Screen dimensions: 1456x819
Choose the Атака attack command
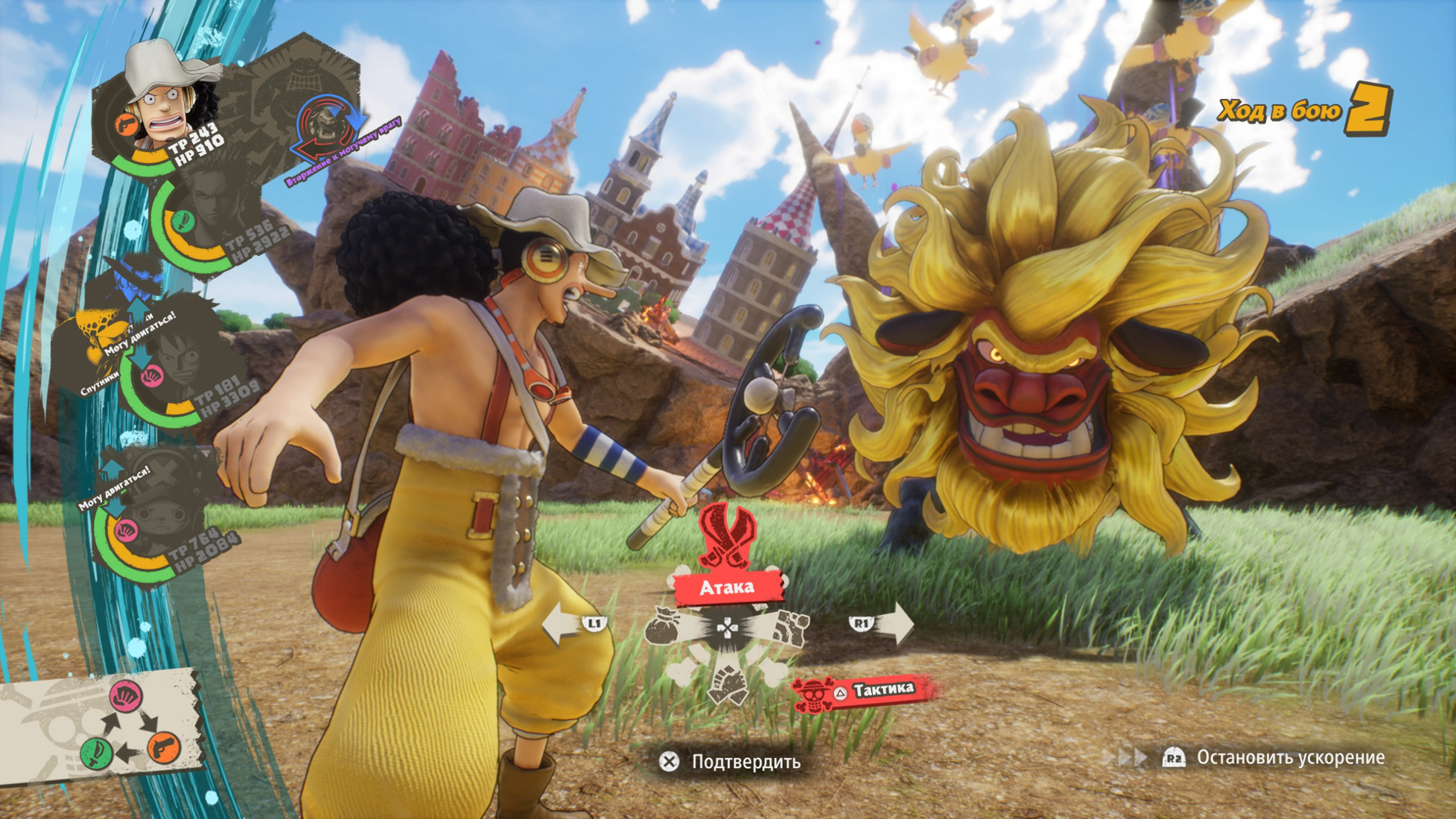point(727,587)
